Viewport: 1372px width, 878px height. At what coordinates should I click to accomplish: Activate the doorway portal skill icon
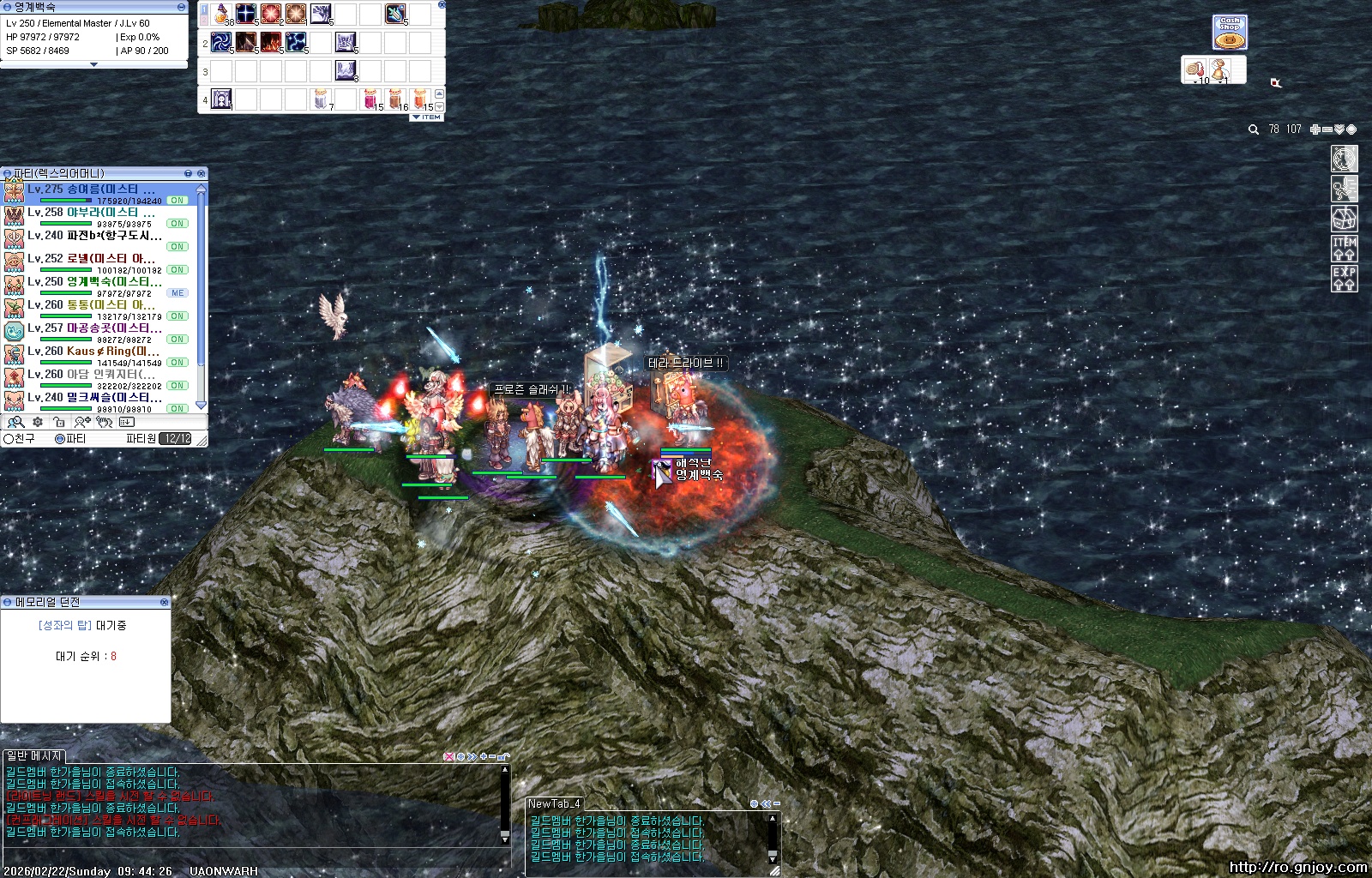pos(221,99)
